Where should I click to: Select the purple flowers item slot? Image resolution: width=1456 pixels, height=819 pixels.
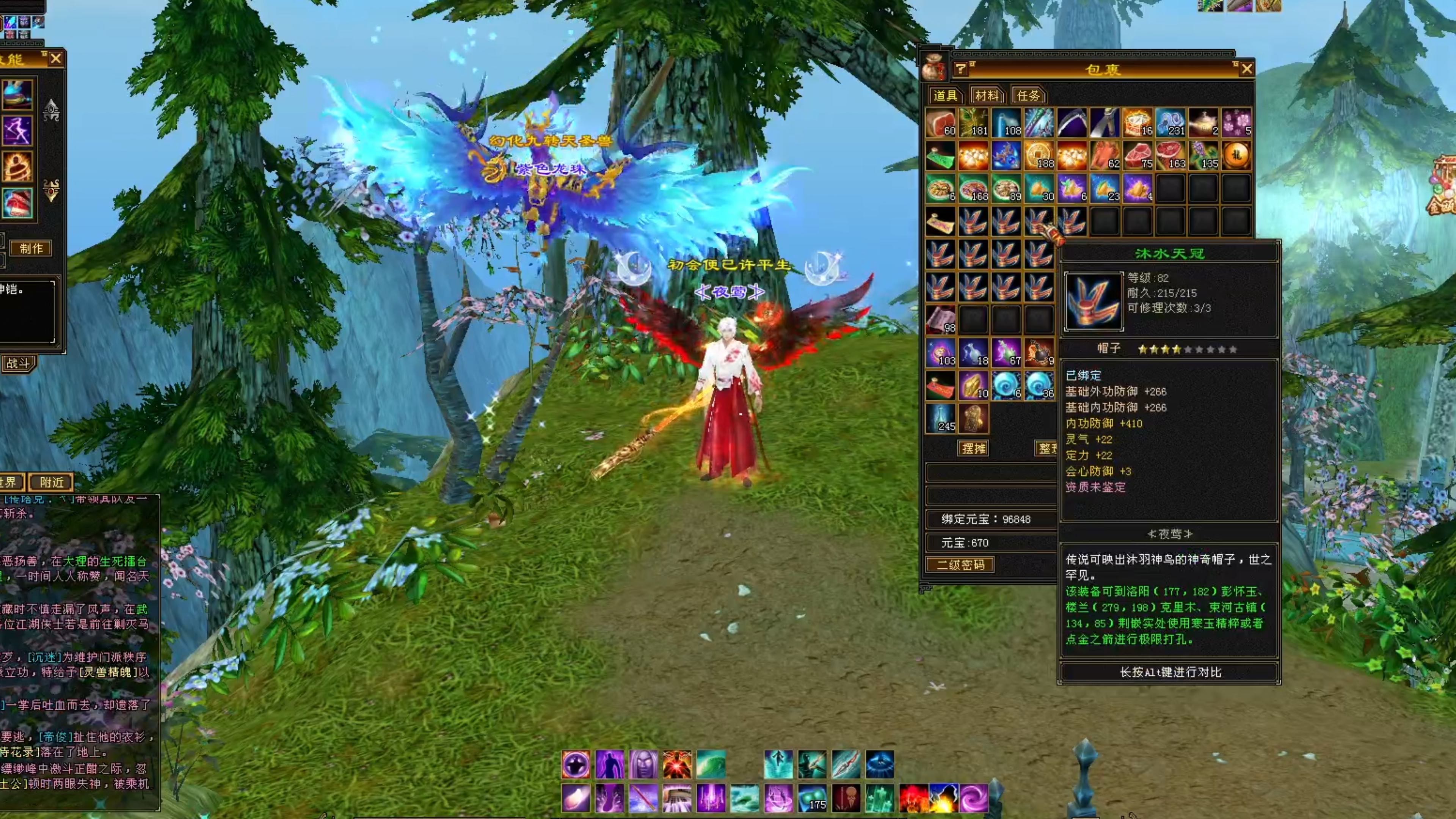1236,122
